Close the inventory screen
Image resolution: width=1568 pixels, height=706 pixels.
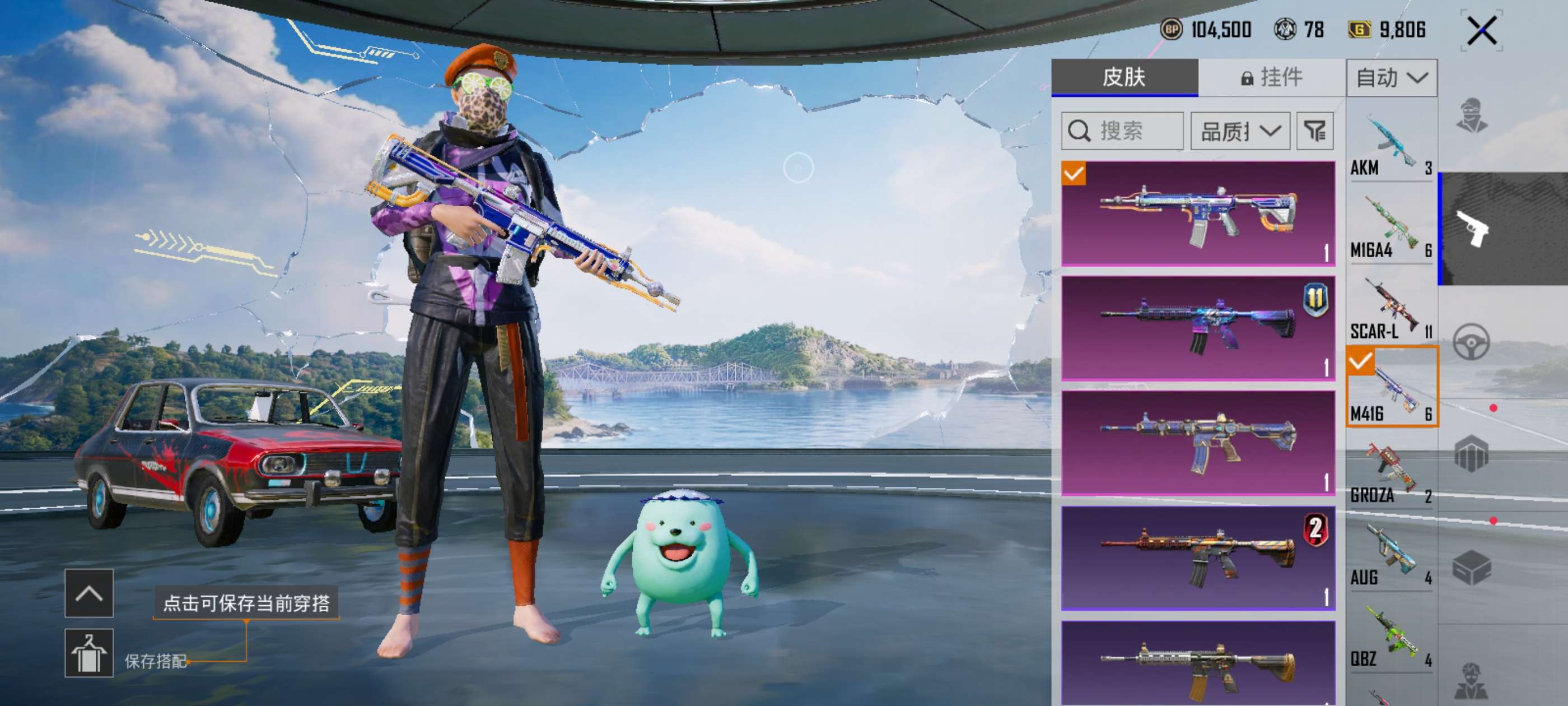[1481, 30]
